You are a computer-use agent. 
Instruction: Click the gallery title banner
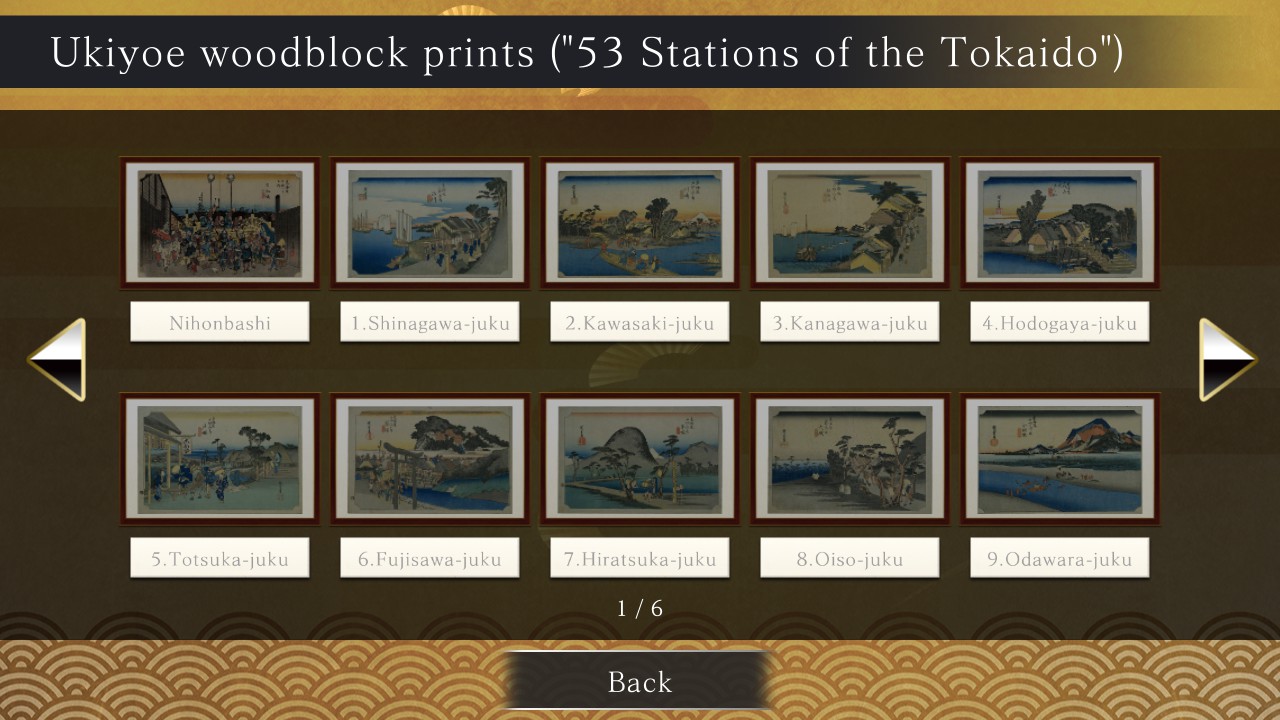(x=640, y=52)
